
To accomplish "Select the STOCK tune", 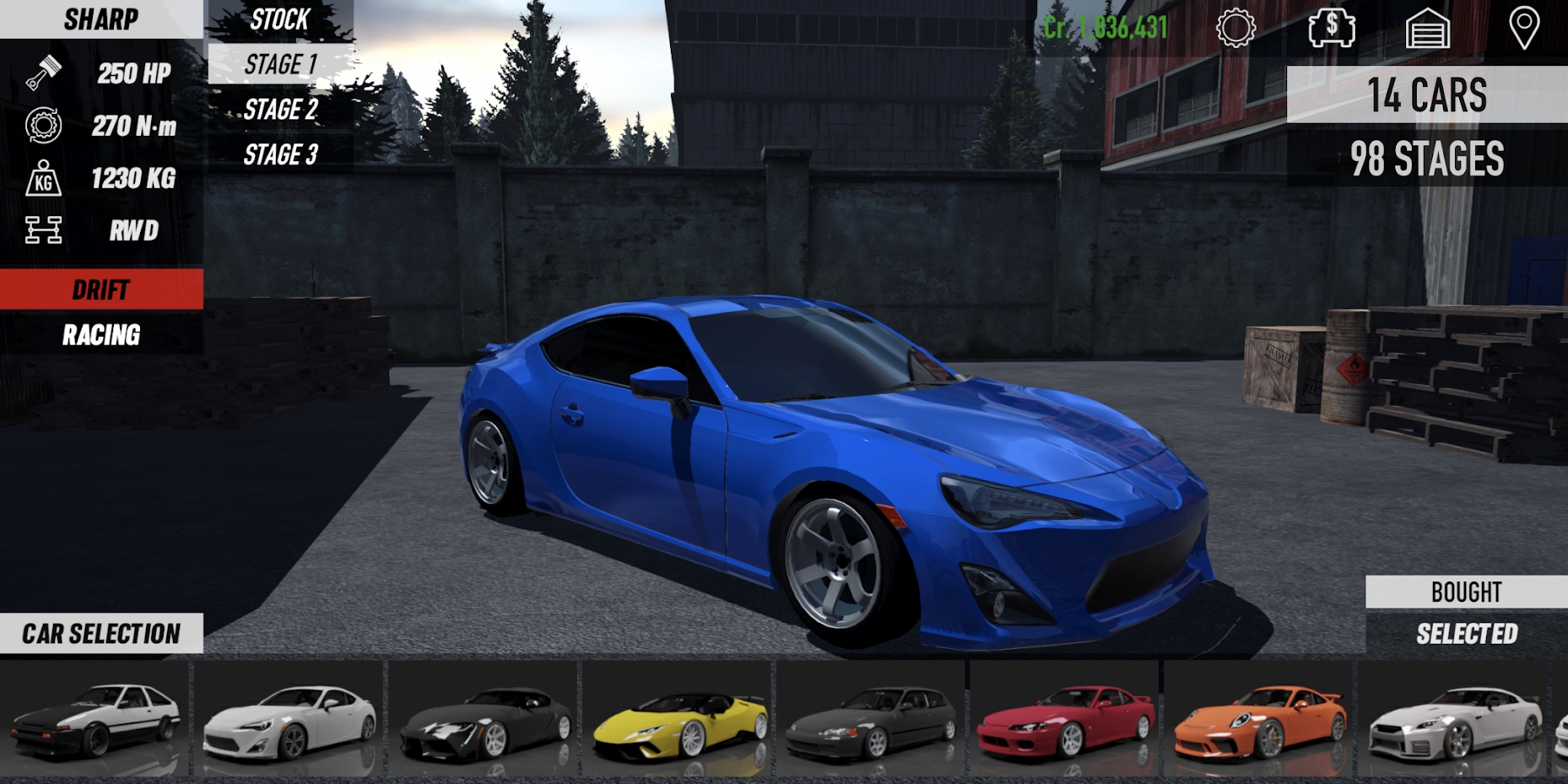I will coord(278,20).
